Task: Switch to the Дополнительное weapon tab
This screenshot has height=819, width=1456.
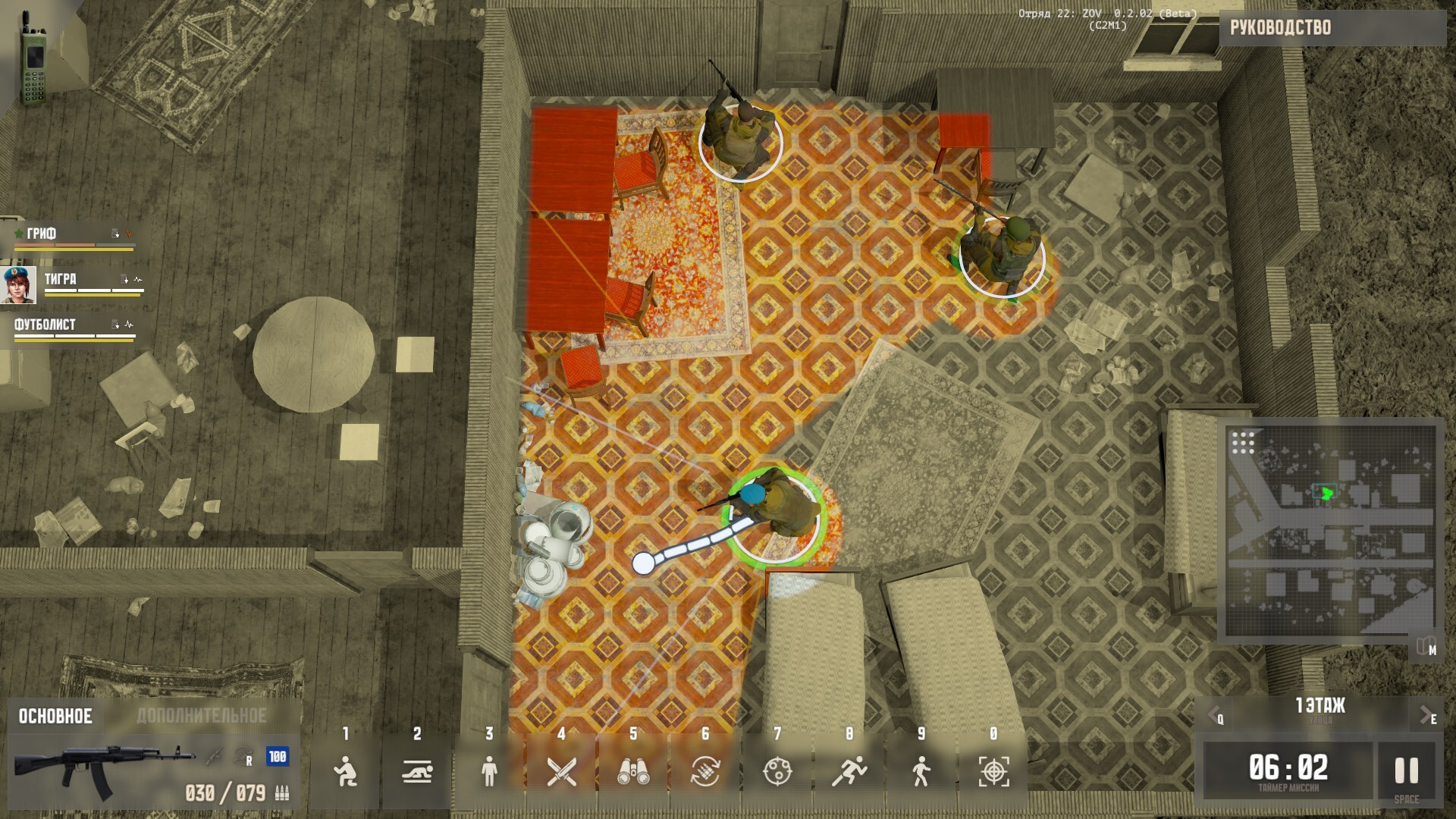Action: click(202, 717)
